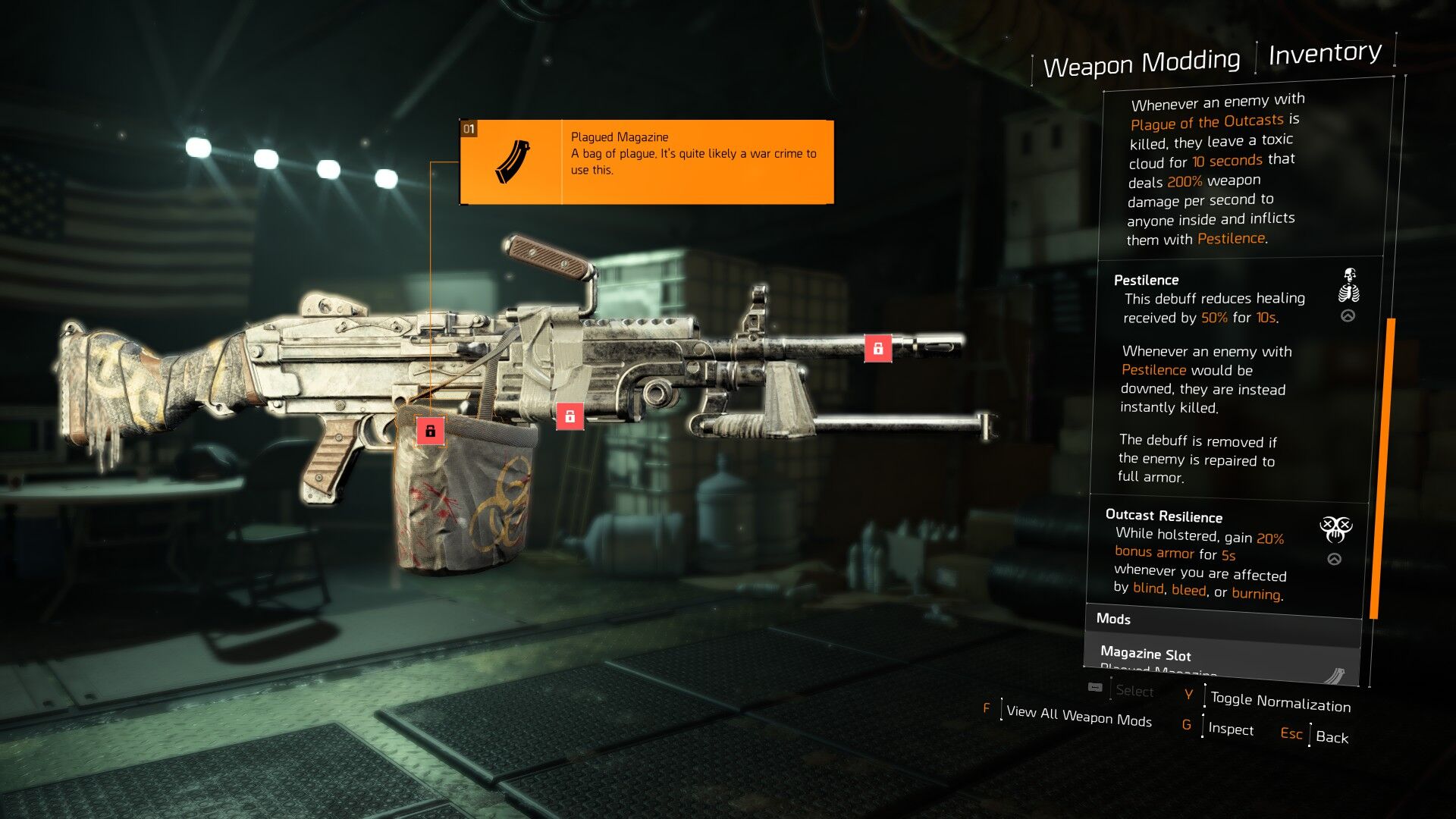Choose the locked underbarrel slot marker

click(570, 416)
